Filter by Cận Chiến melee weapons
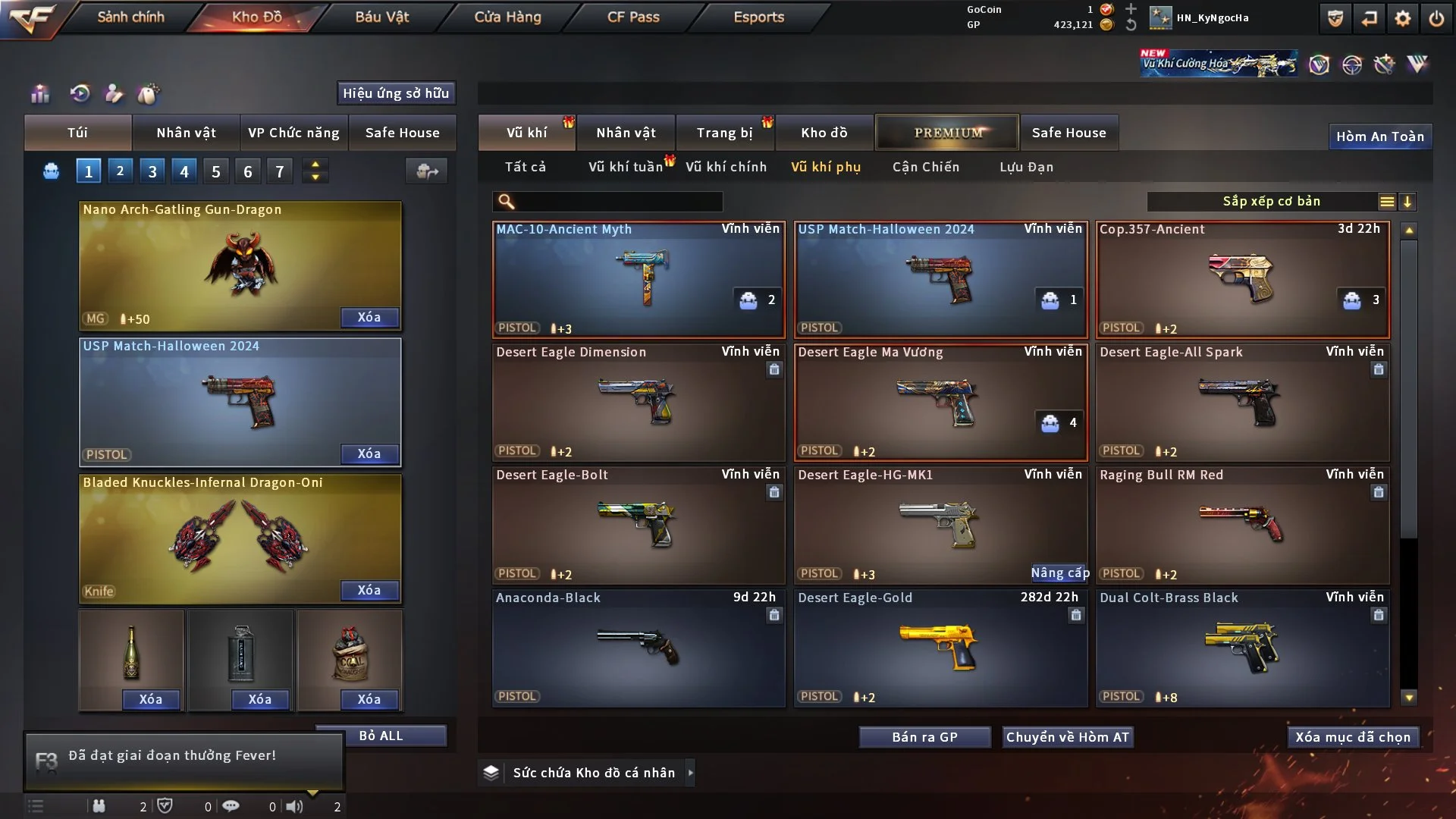This screenshot has height=819, width=1456. coord(925,167)
